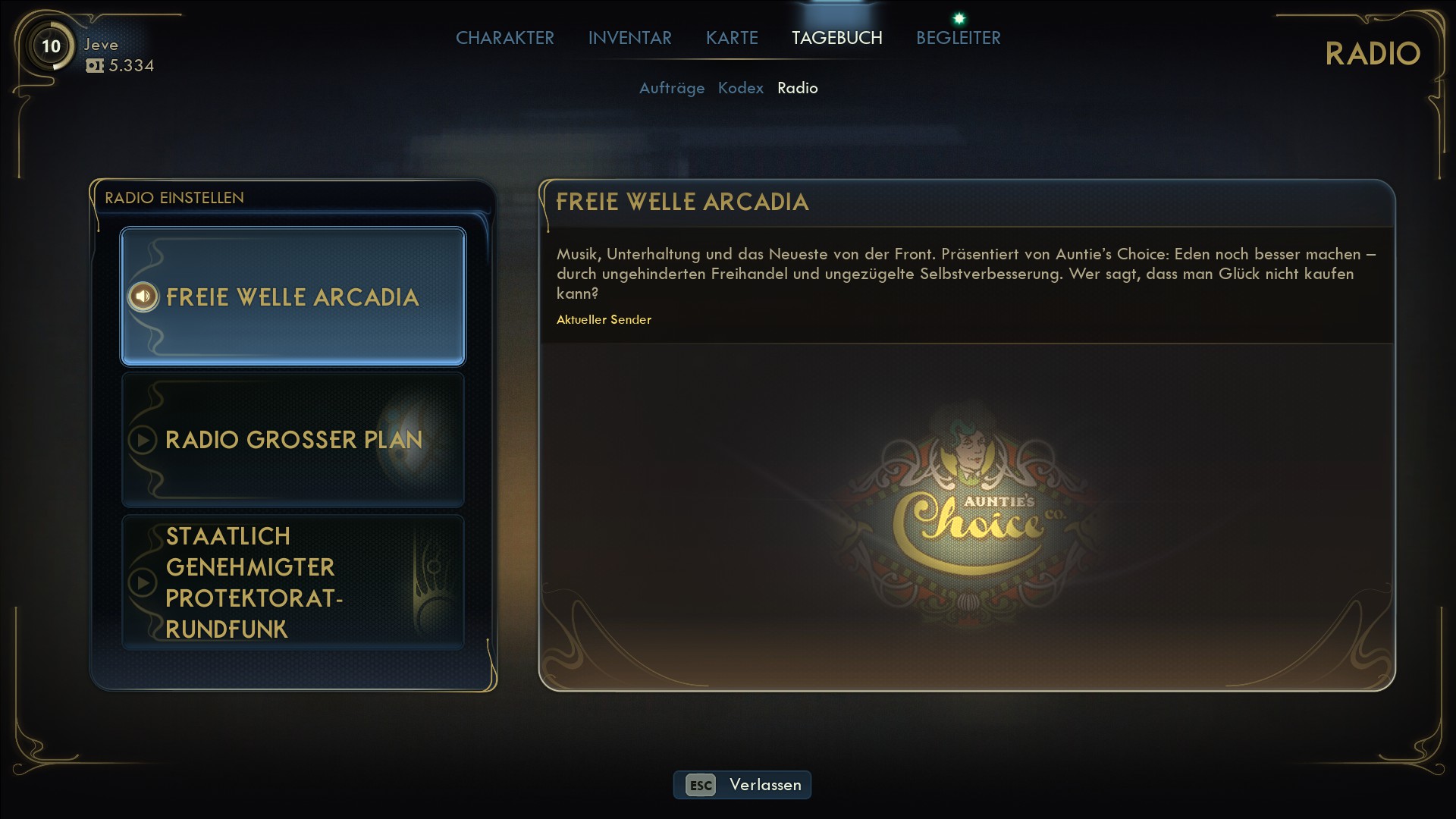Select the Tagebuch tab
This screenshot has height=819, width=1456.
(x=836, y=38)
